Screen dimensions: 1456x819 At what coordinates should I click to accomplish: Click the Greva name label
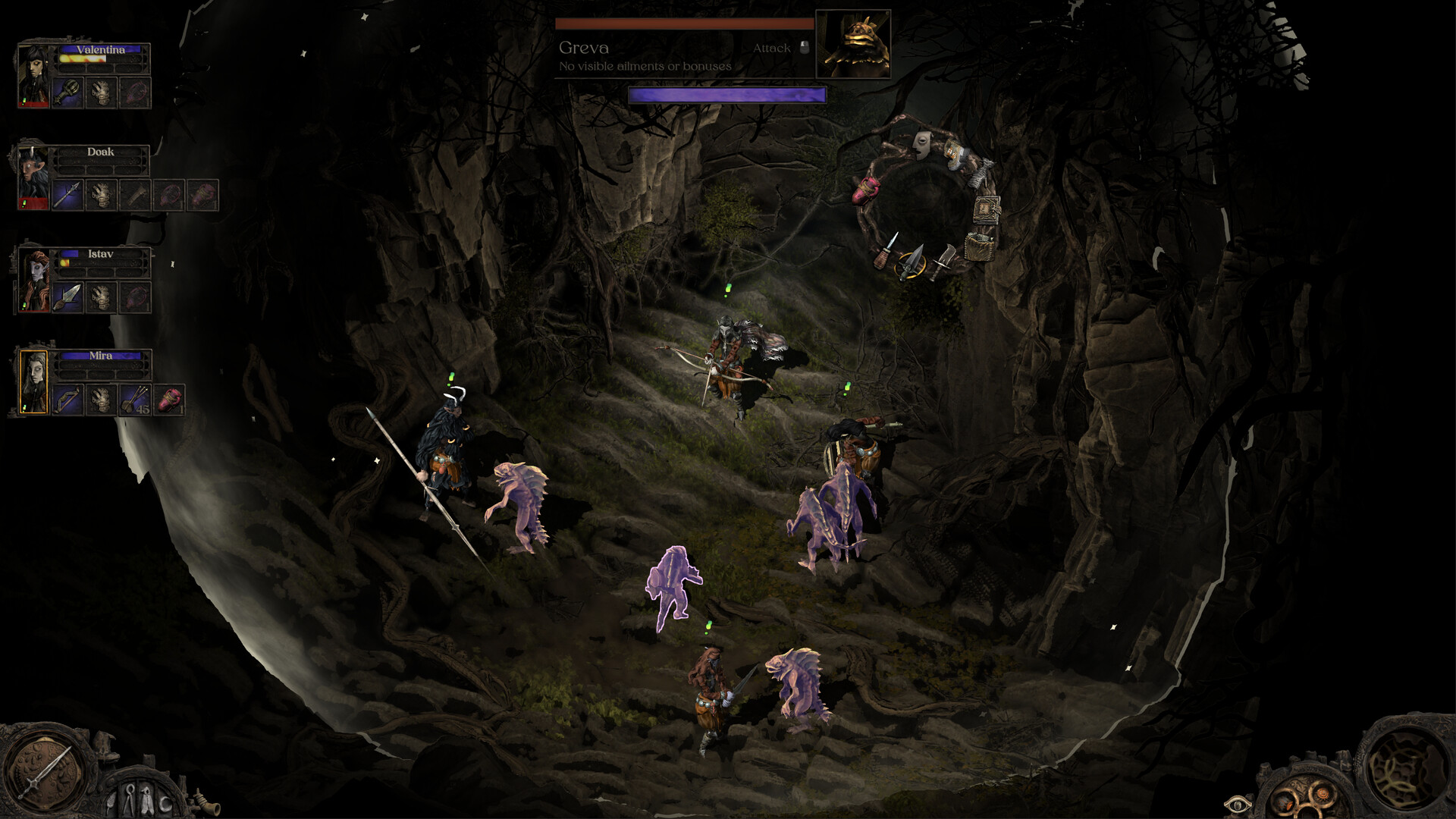point(583,48)
